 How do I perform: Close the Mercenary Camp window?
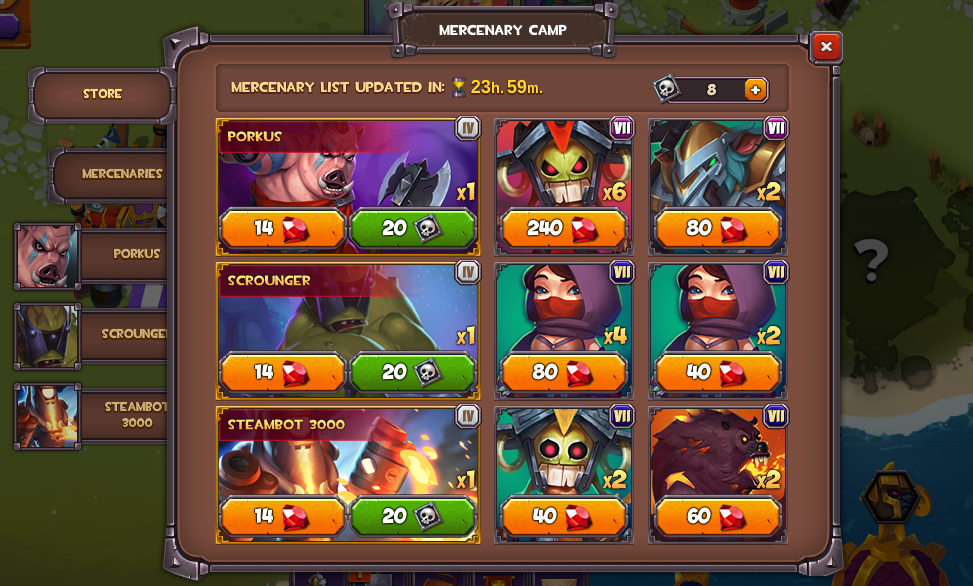(x=825, y=47)
